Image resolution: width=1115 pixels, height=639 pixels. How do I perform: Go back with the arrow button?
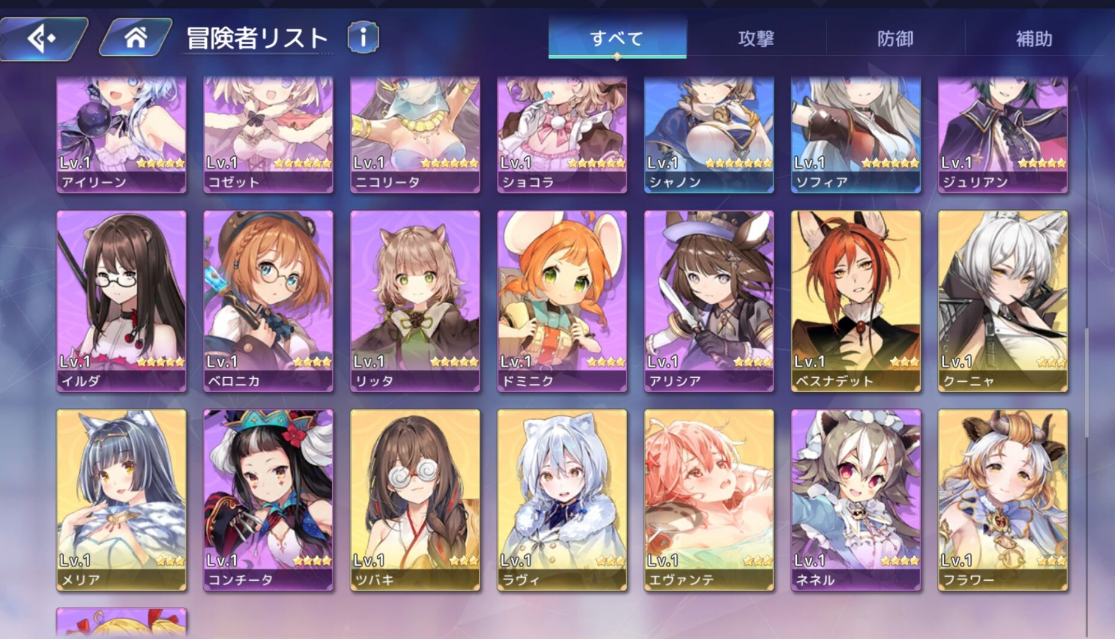(x=42, y=39)
